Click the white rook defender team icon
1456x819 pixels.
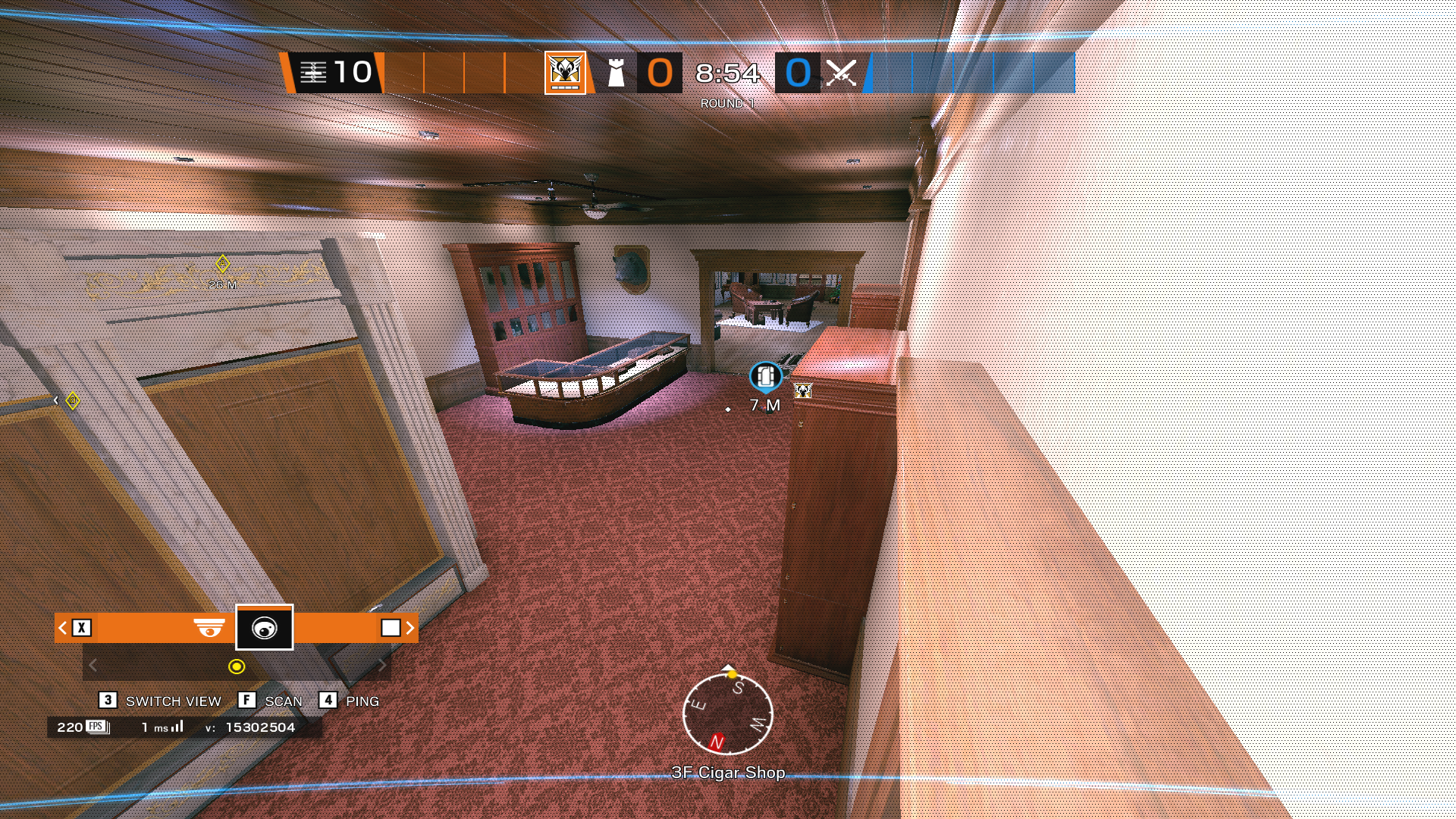[617, 74]
